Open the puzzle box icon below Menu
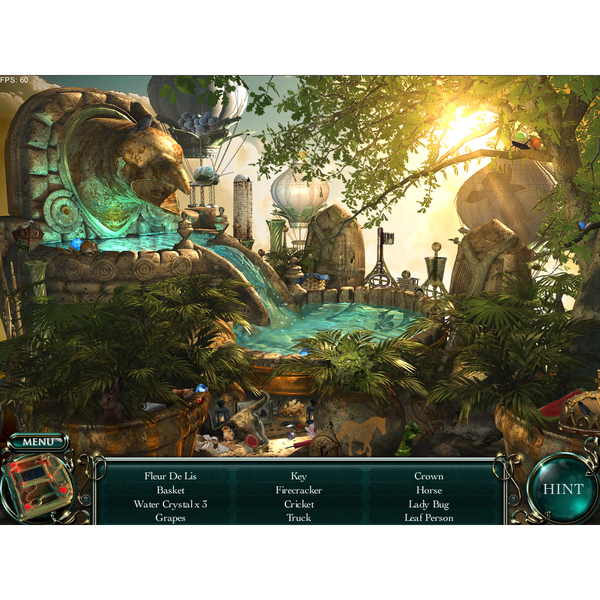600x600 pixels. tap(37, 488)
